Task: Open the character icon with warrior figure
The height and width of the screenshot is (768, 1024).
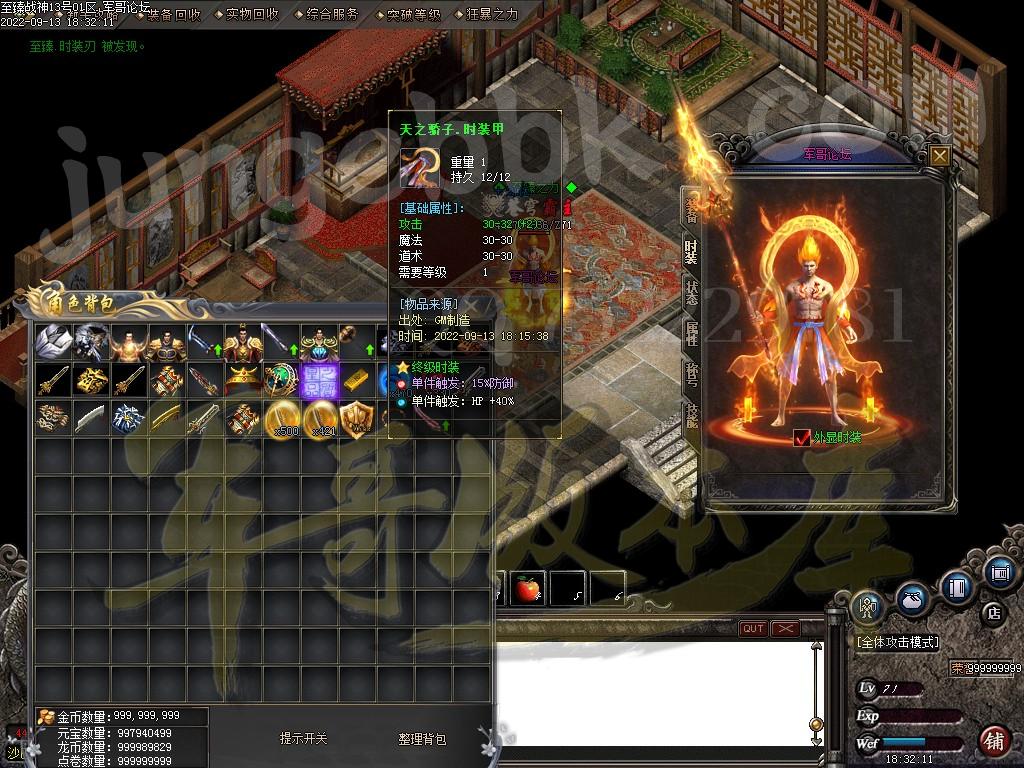Action: pyautogui.click(x=868, y=608)
